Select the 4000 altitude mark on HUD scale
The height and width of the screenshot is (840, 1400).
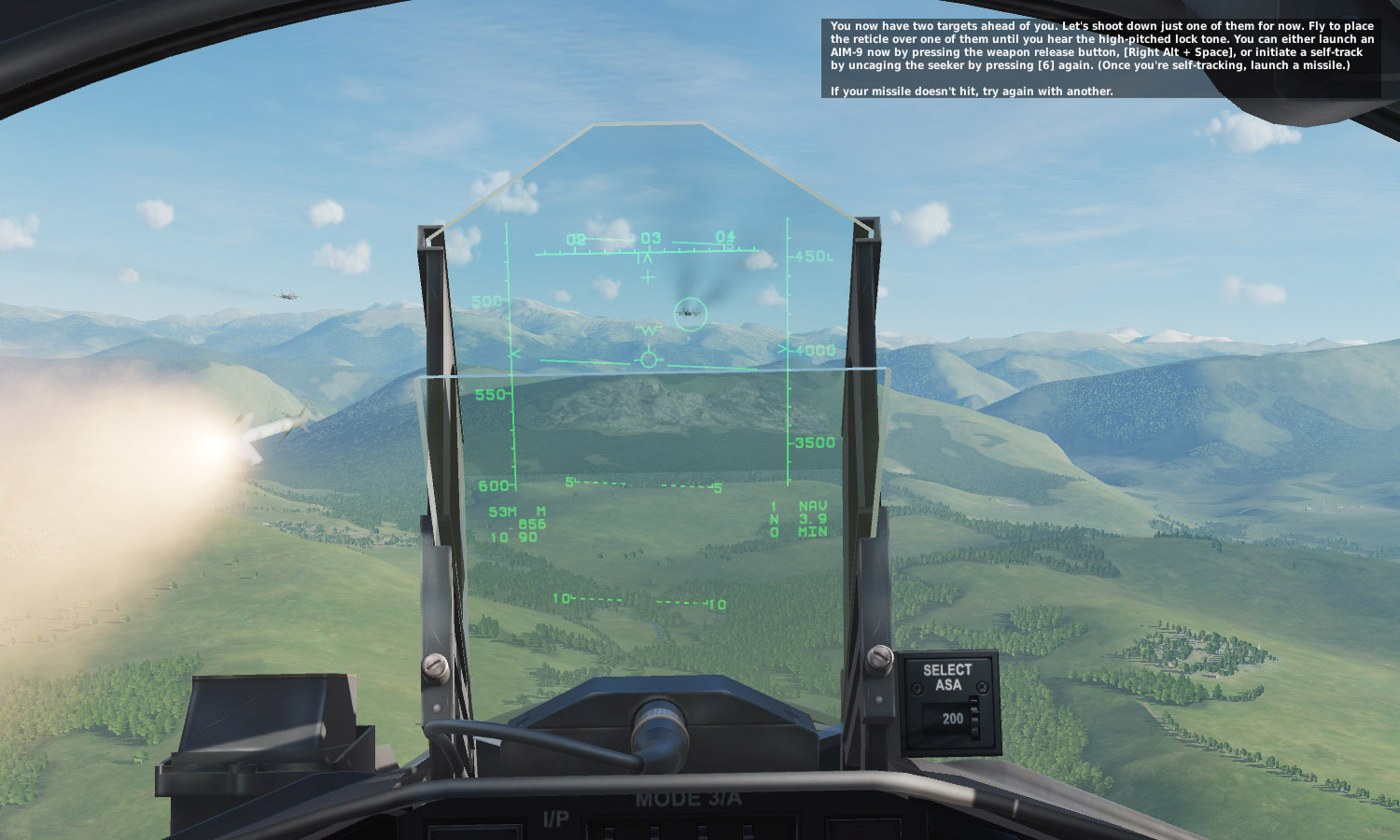click(816, 350)
